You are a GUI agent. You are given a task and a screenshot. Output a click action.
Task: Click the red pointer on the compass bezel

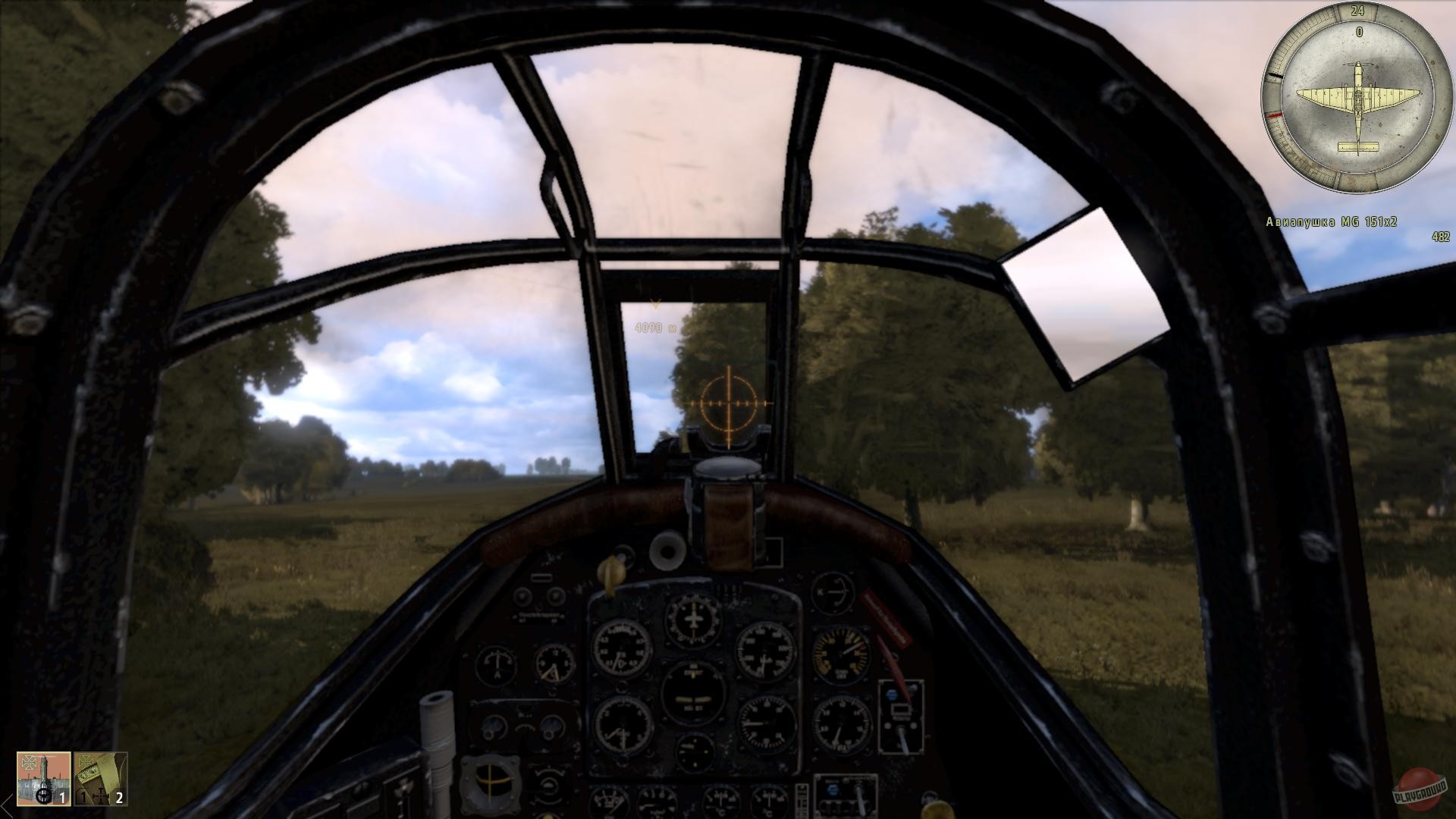[x=1273, y=113]
